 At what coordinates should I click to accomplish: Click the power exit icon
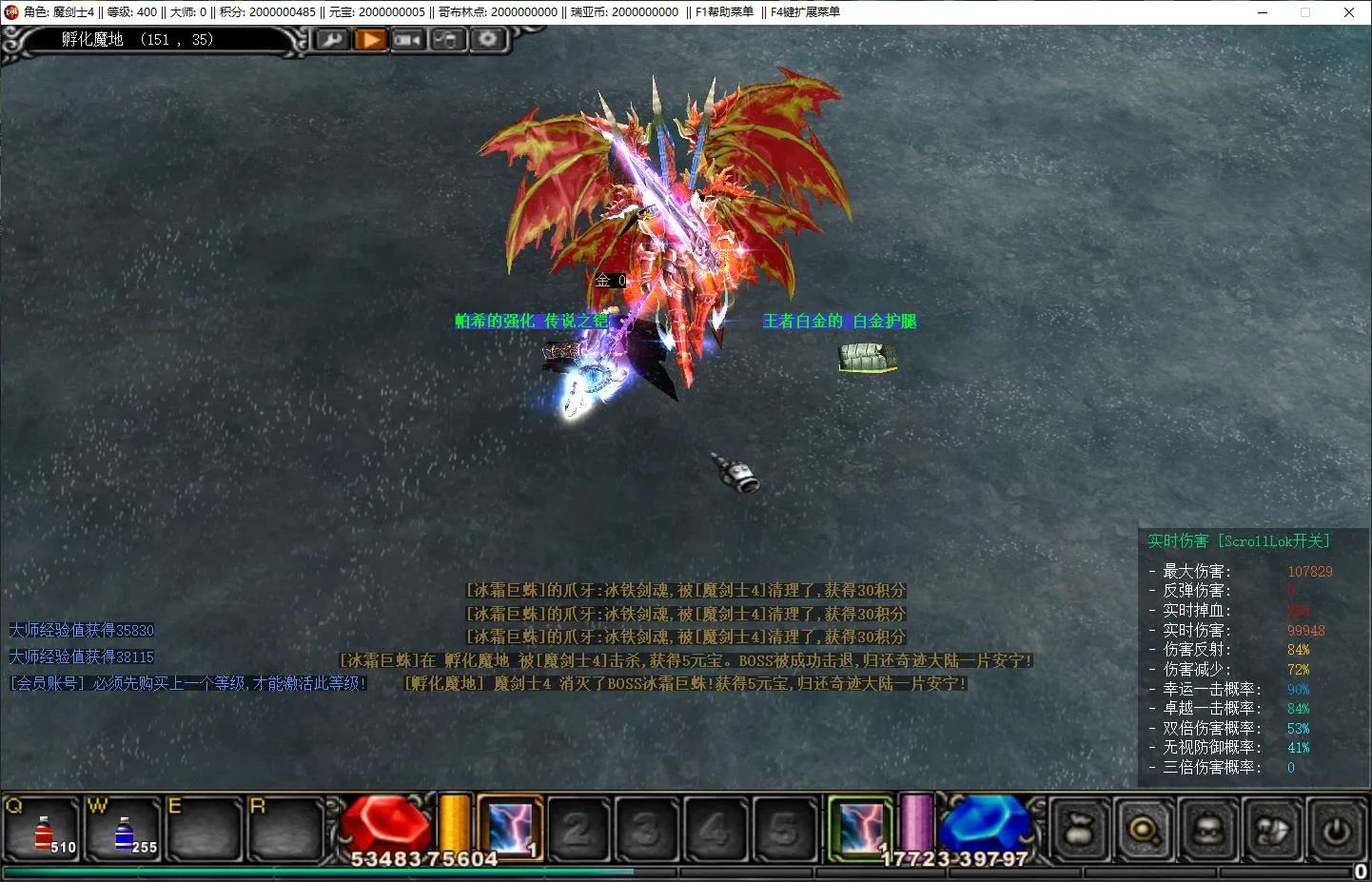1337,831
